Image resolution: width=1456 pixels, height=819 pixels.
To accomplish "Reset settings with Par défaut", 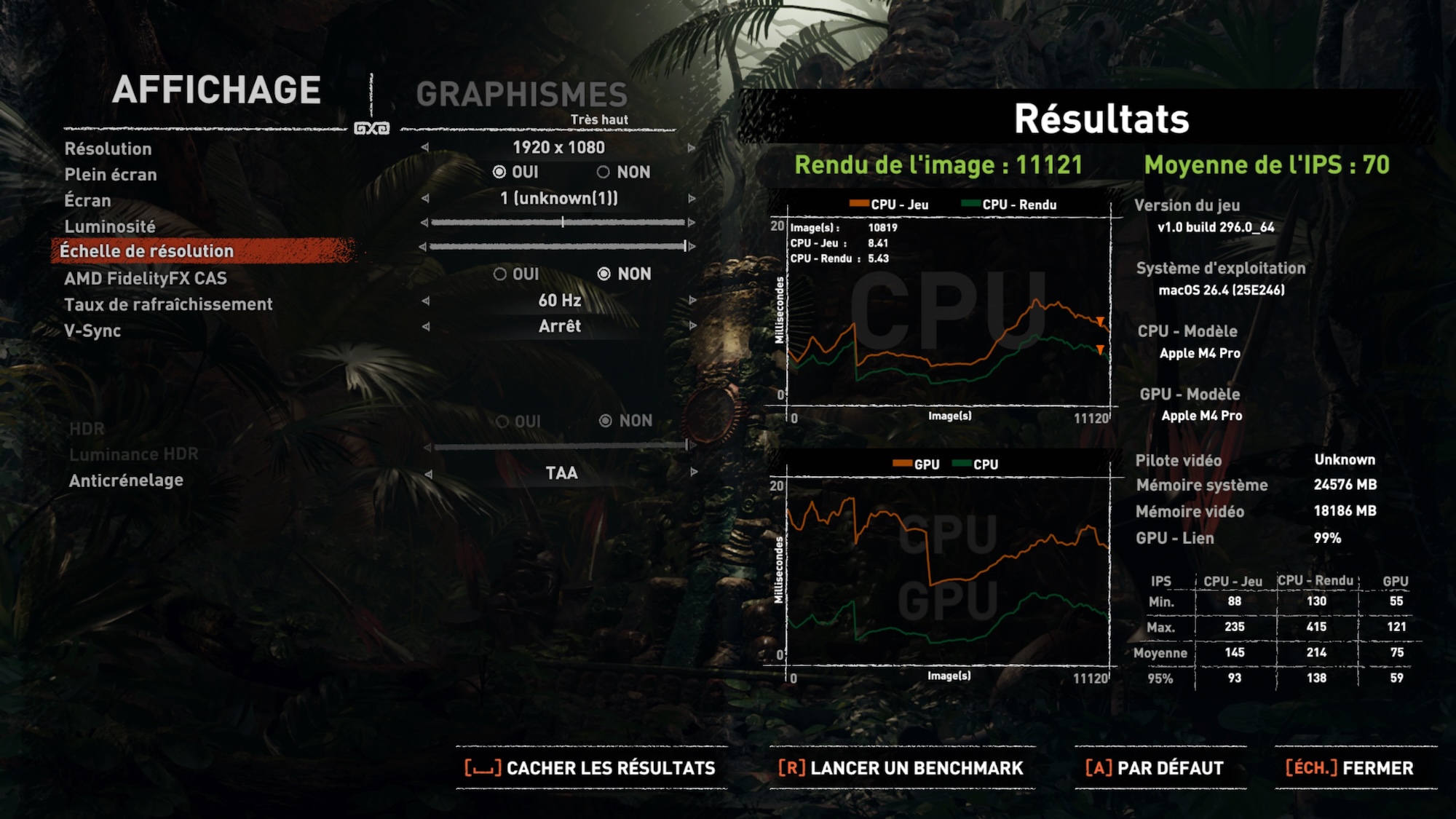I will (x=1155, y=768).
